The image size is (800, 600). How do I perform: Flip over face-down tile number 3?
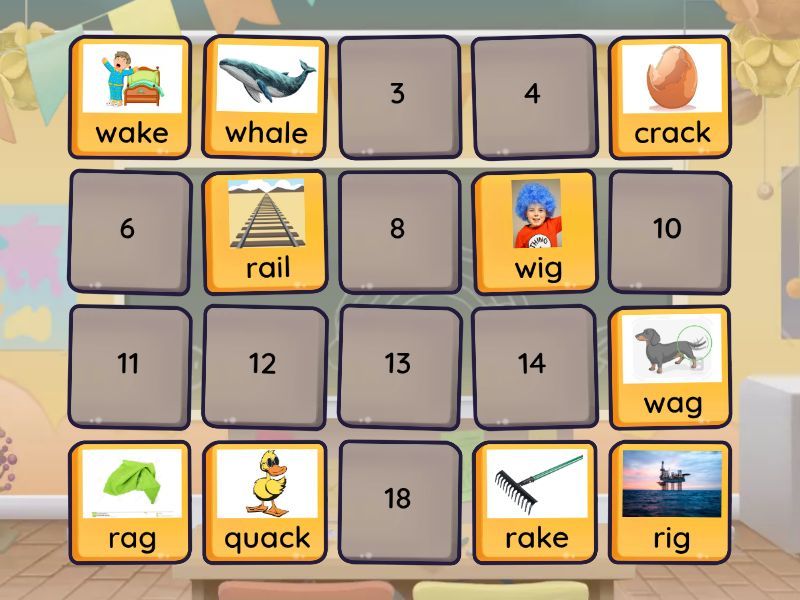tap(398, 97)
